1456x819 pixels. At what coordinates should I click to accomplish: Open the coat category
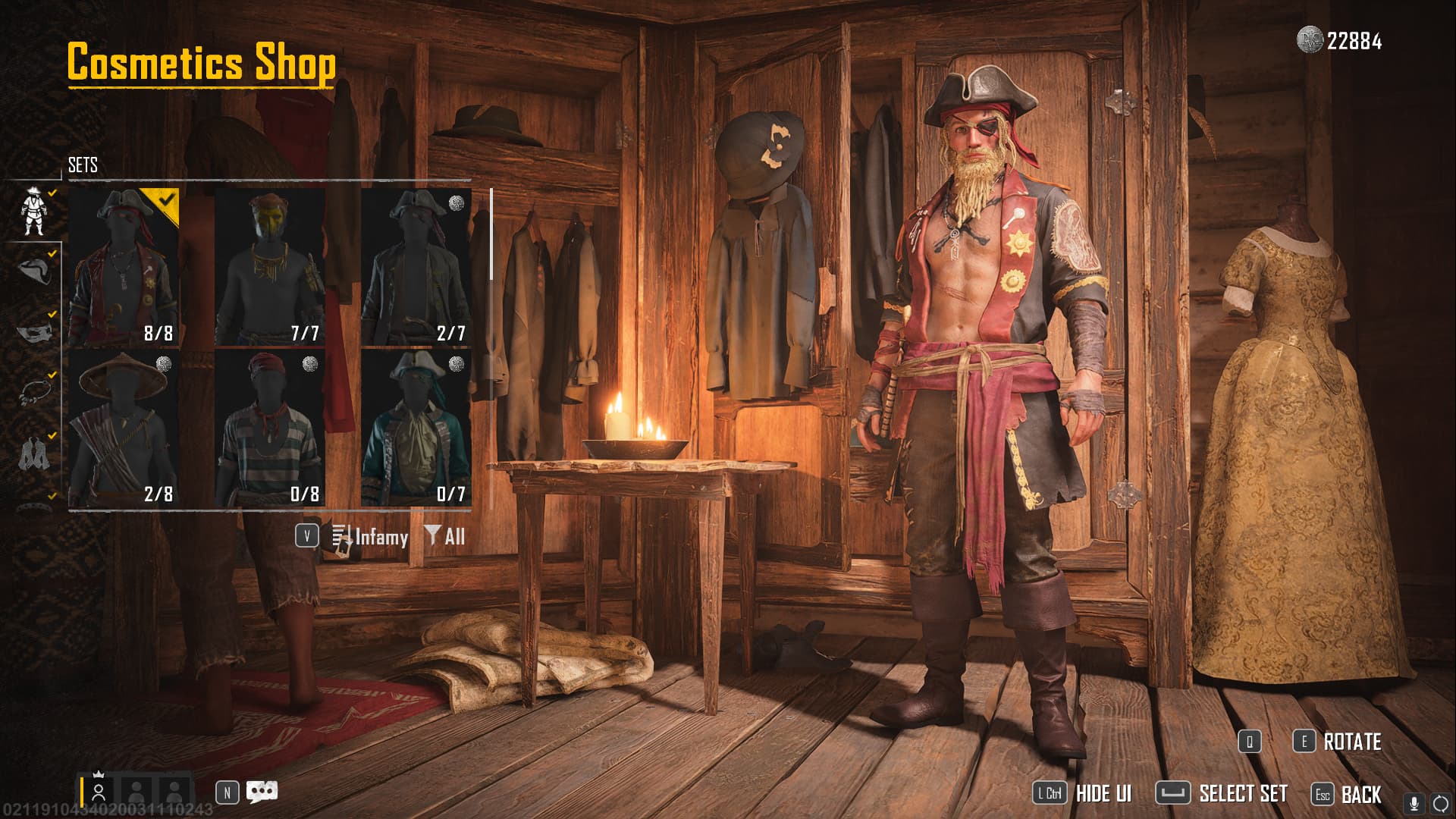click(33, 453)
